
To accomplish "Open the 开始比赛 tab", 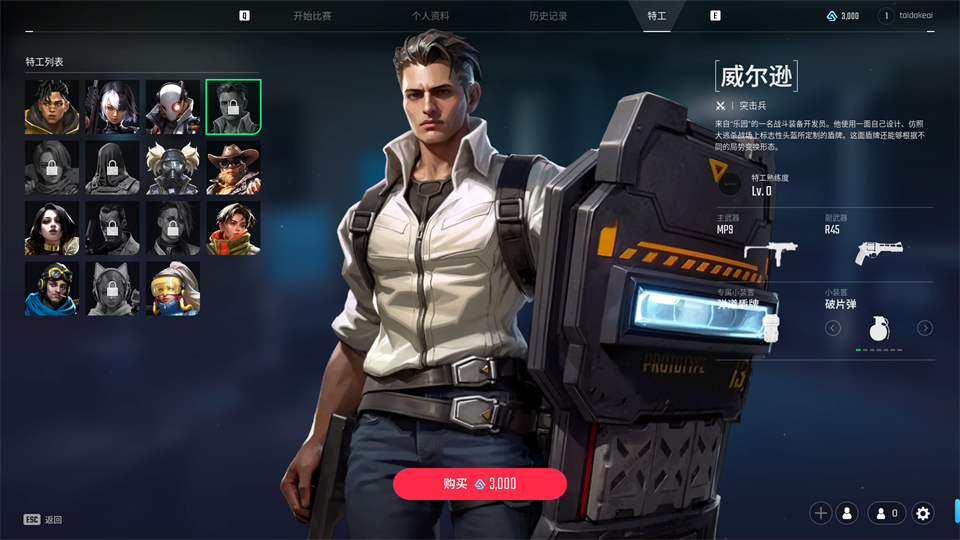I will click(312, 16).
